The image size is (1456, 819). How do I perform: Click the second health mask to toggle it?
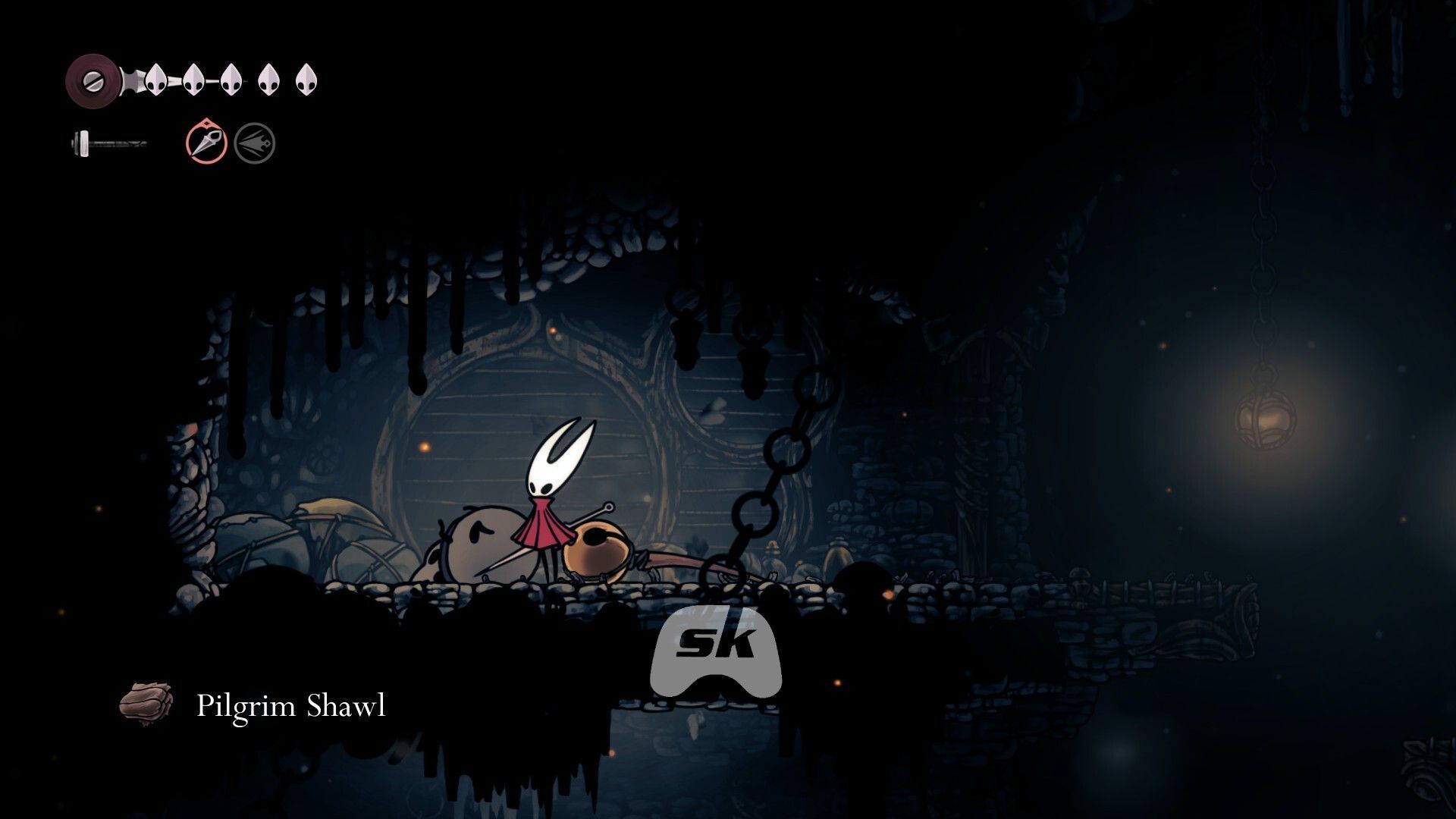[193, 80]
